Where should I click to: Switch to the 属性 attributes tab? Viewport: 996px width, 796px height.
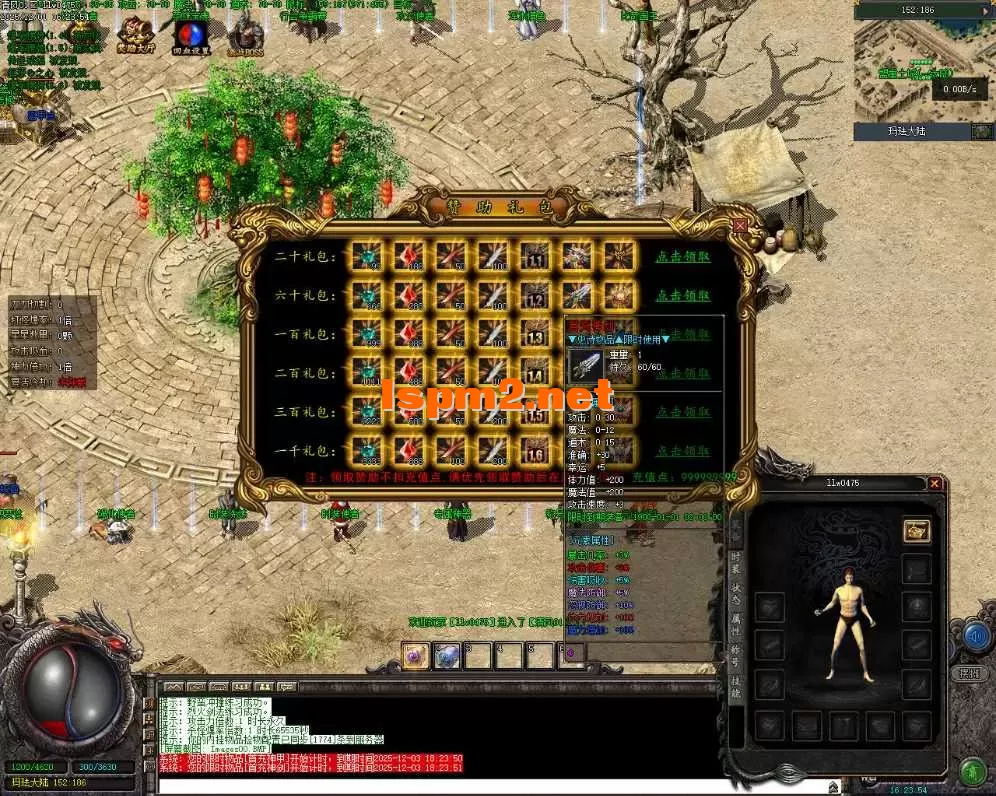(x=736, y=626)
